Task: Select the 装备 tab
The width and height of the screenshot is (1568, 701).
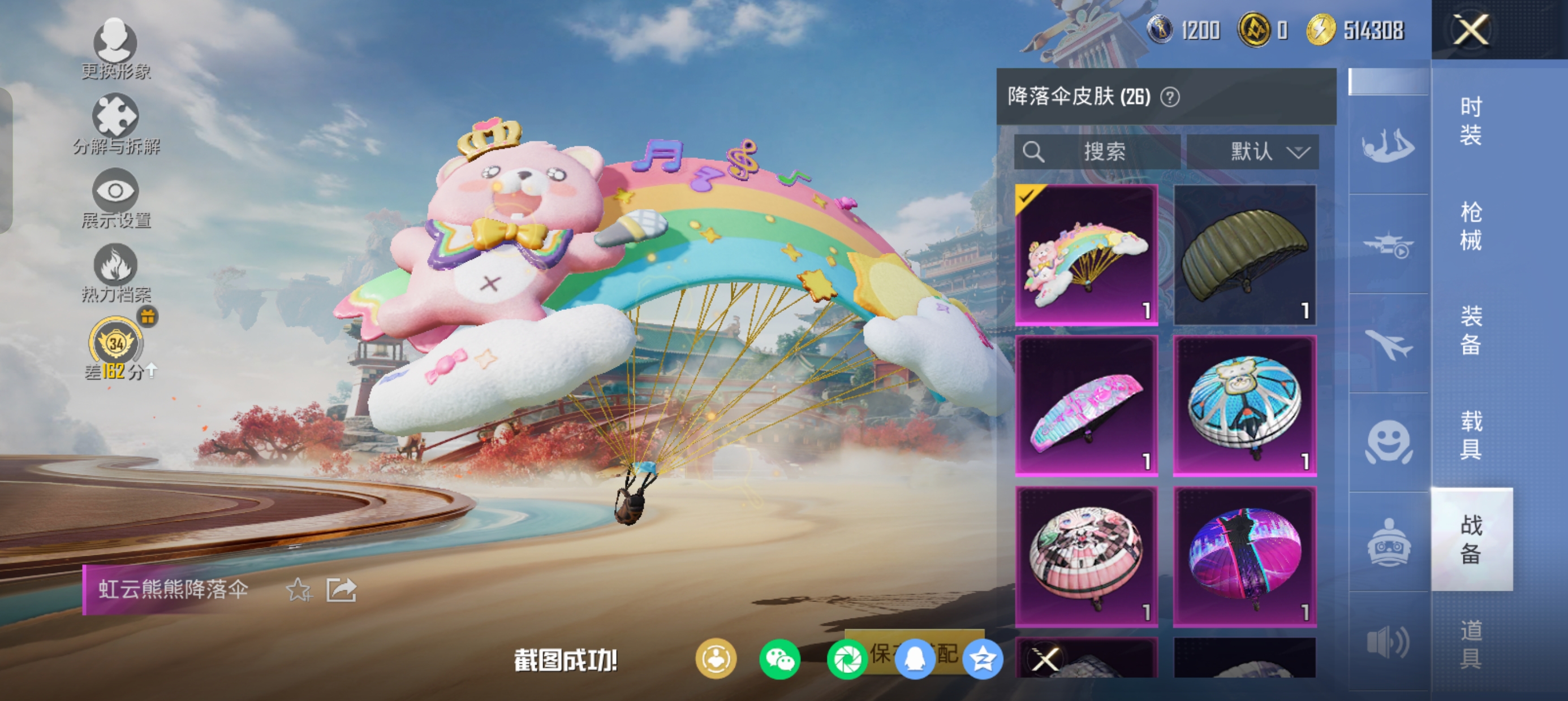Action: coord(1471,330)
